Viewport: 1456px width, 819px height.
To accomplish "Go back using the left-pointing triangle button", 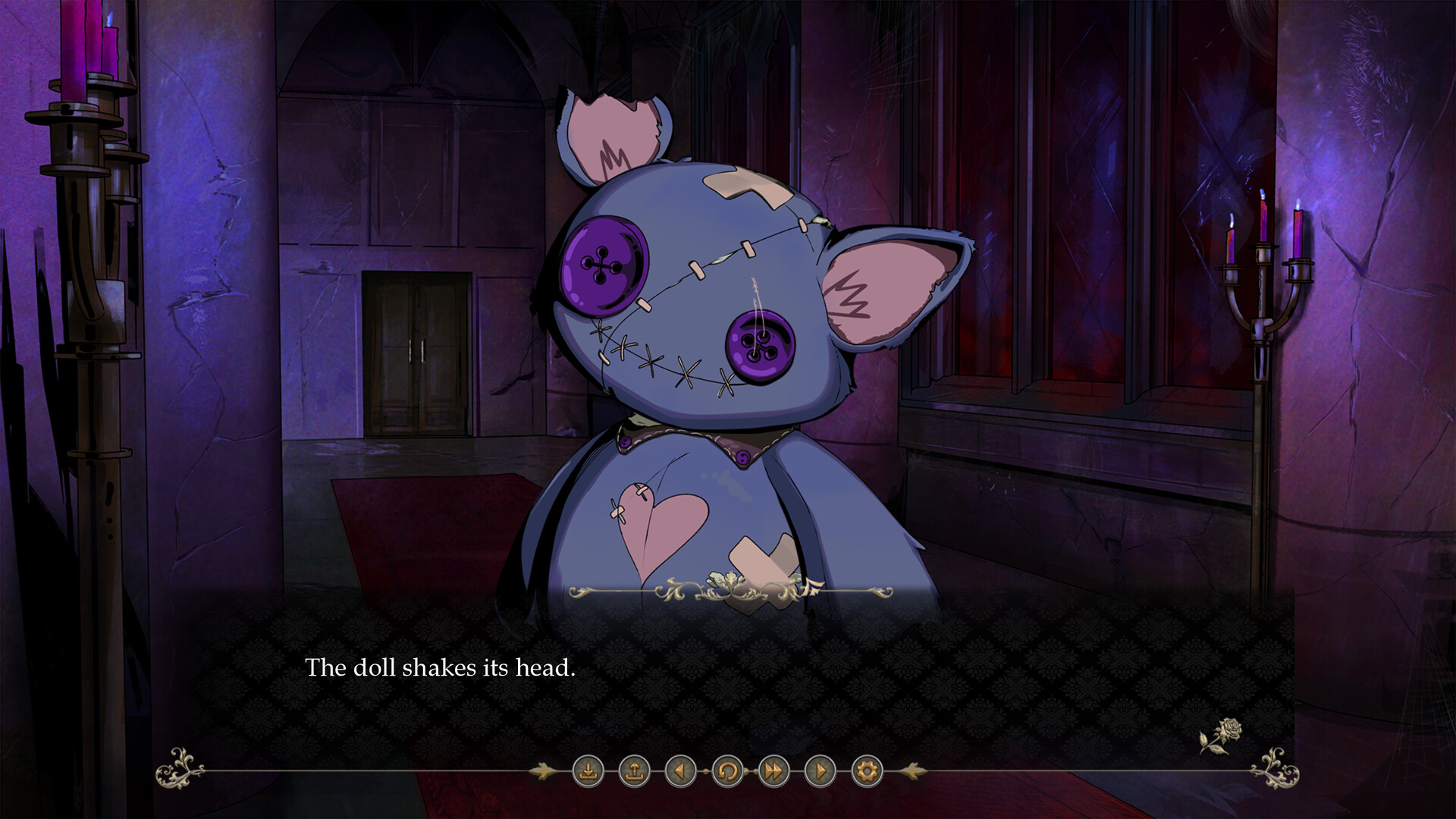I will [680, 772].
